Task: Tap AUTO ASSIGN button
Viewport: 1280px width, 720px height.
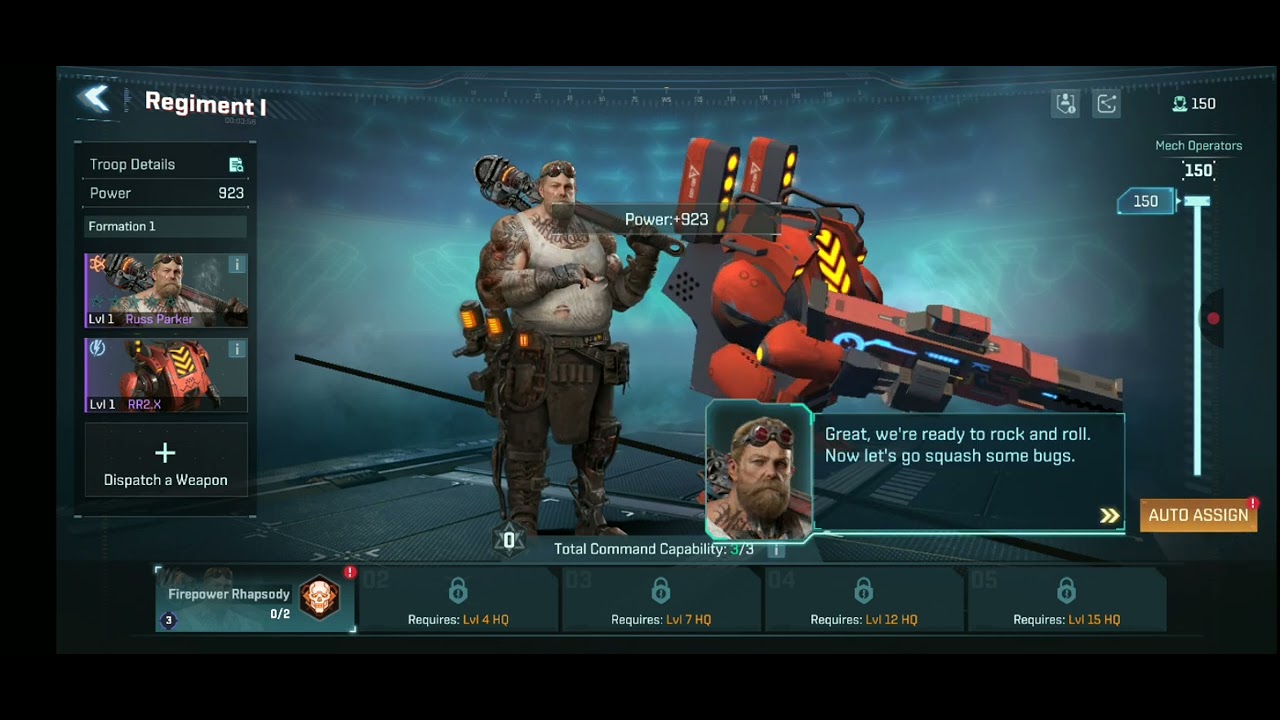Action: [x=1198, y=515]
